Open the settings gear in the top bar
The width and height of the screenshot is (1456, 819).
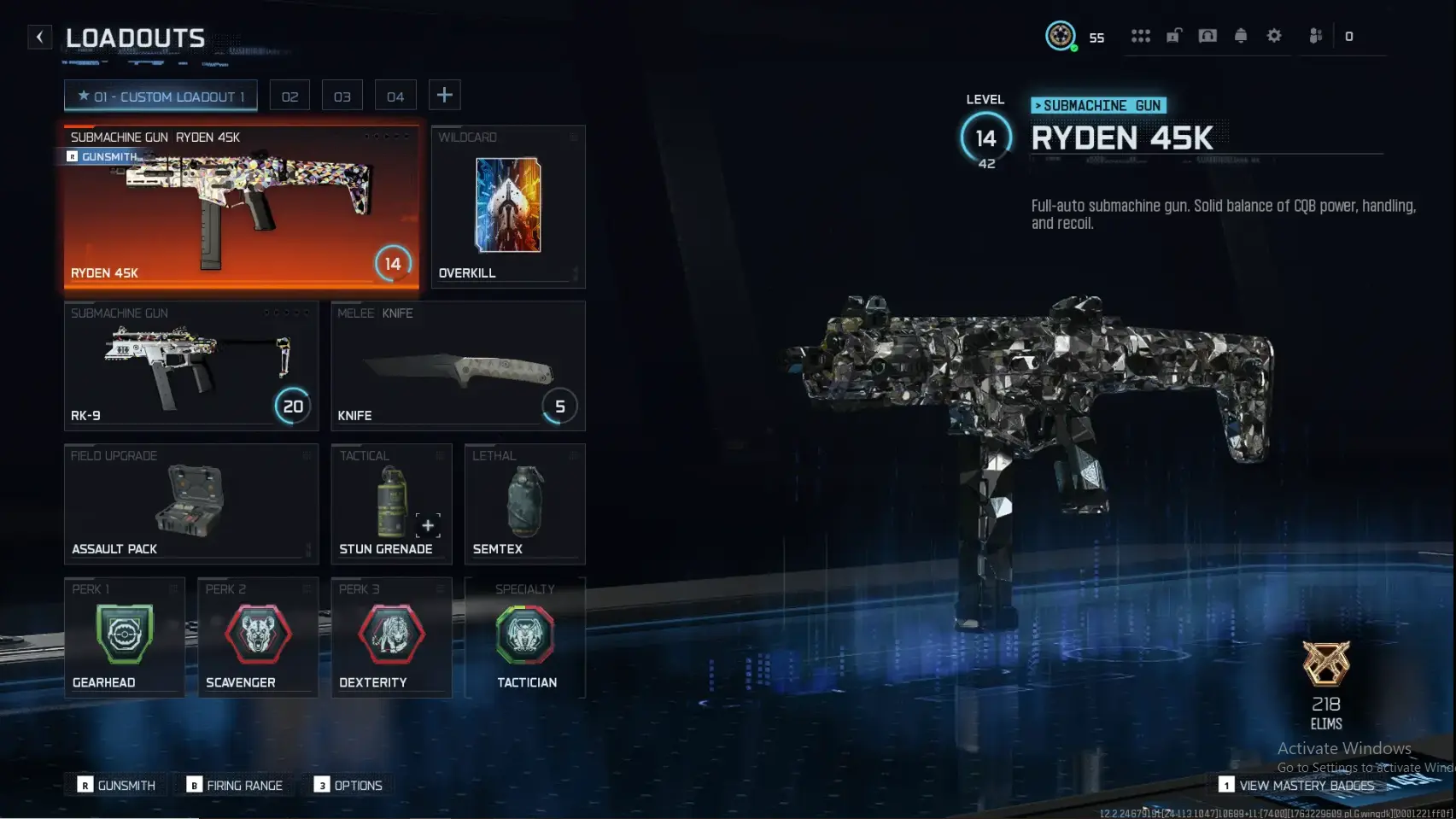[1274, 36]
